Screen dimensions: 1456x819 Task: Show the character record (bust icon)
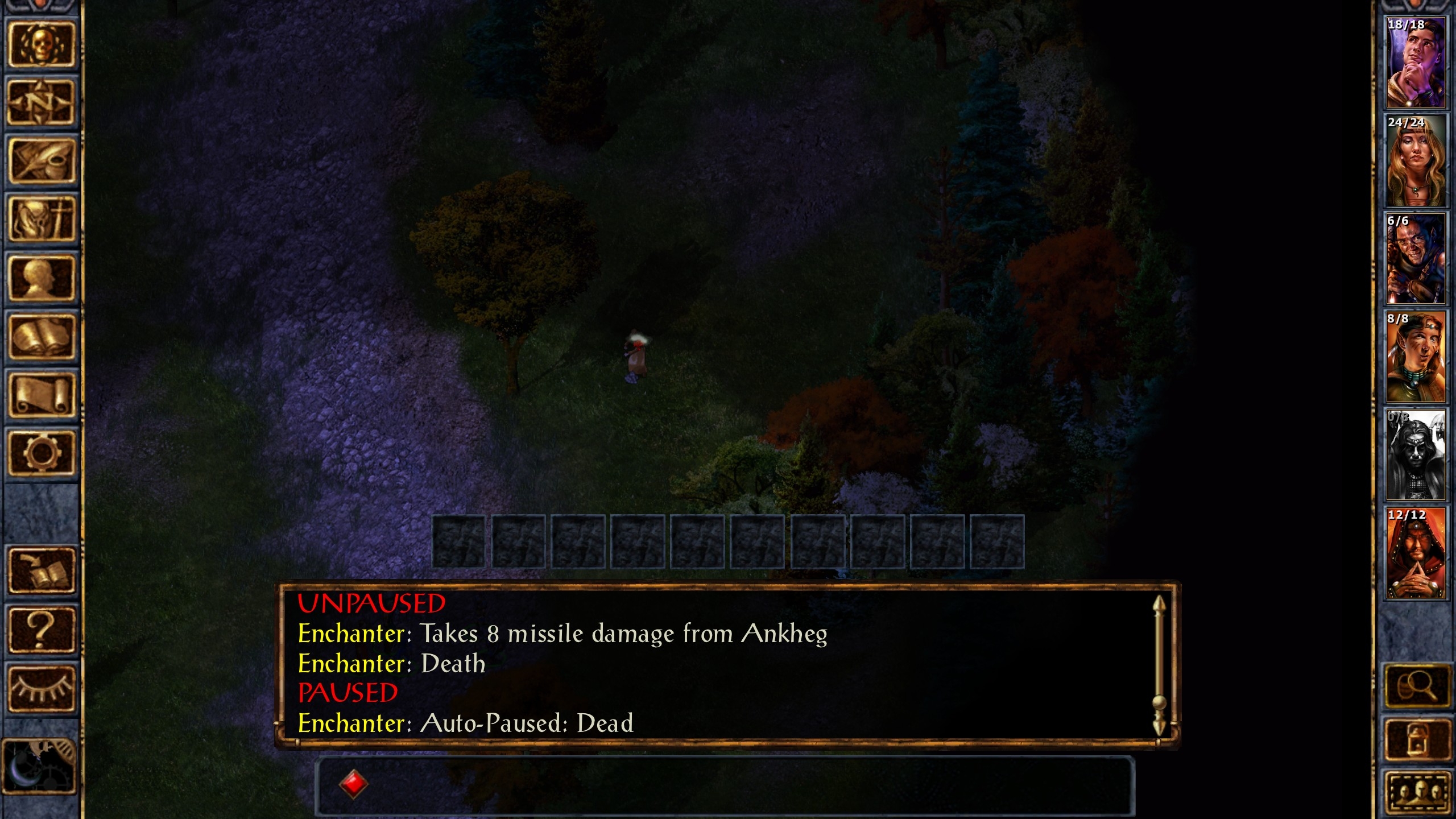[x=41, y=278]
